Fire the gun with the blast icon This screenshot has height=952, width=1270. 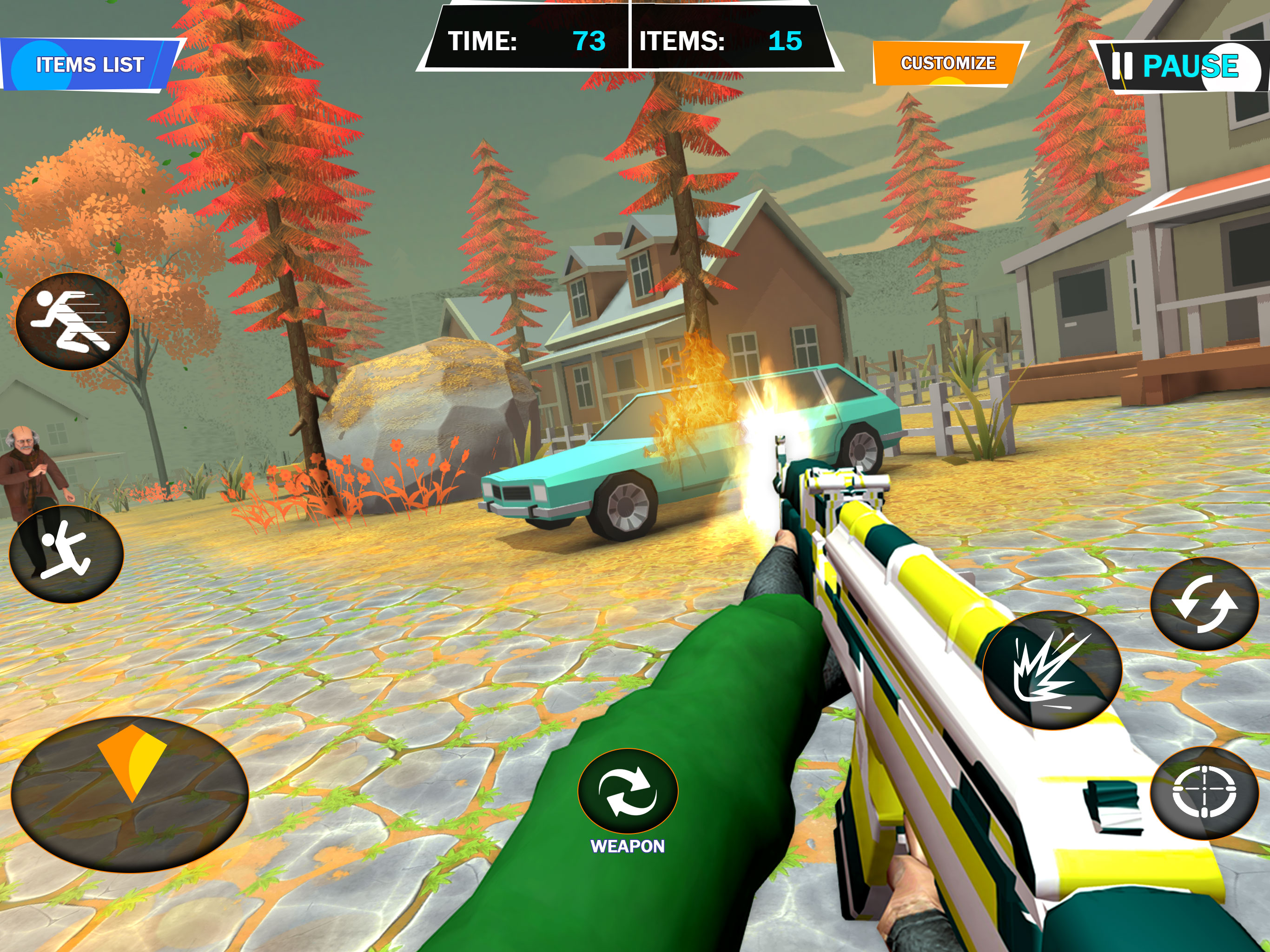[x=1052, y=670]
